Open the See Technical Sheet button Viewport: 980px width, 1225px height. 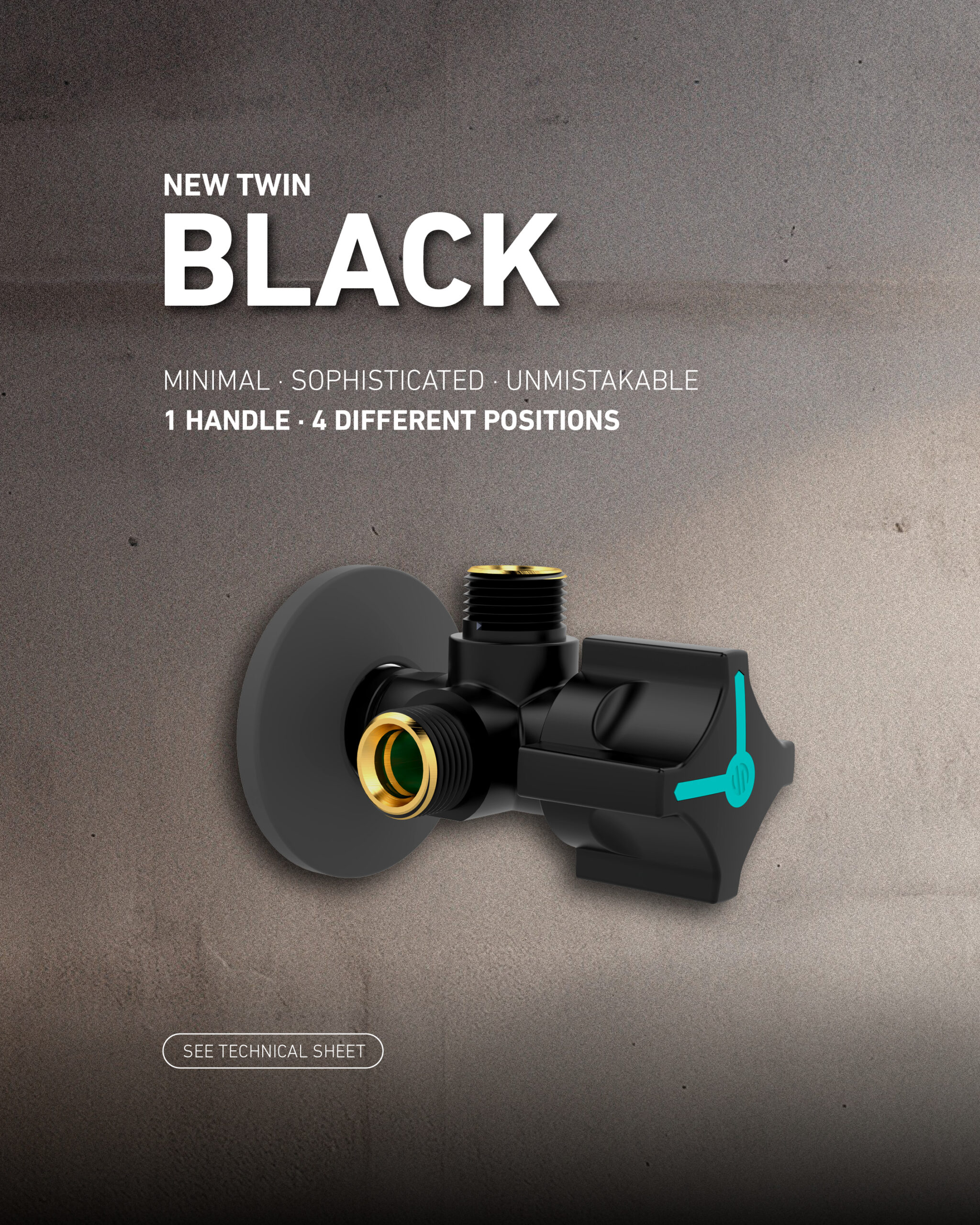click(x=273, y=1050)
